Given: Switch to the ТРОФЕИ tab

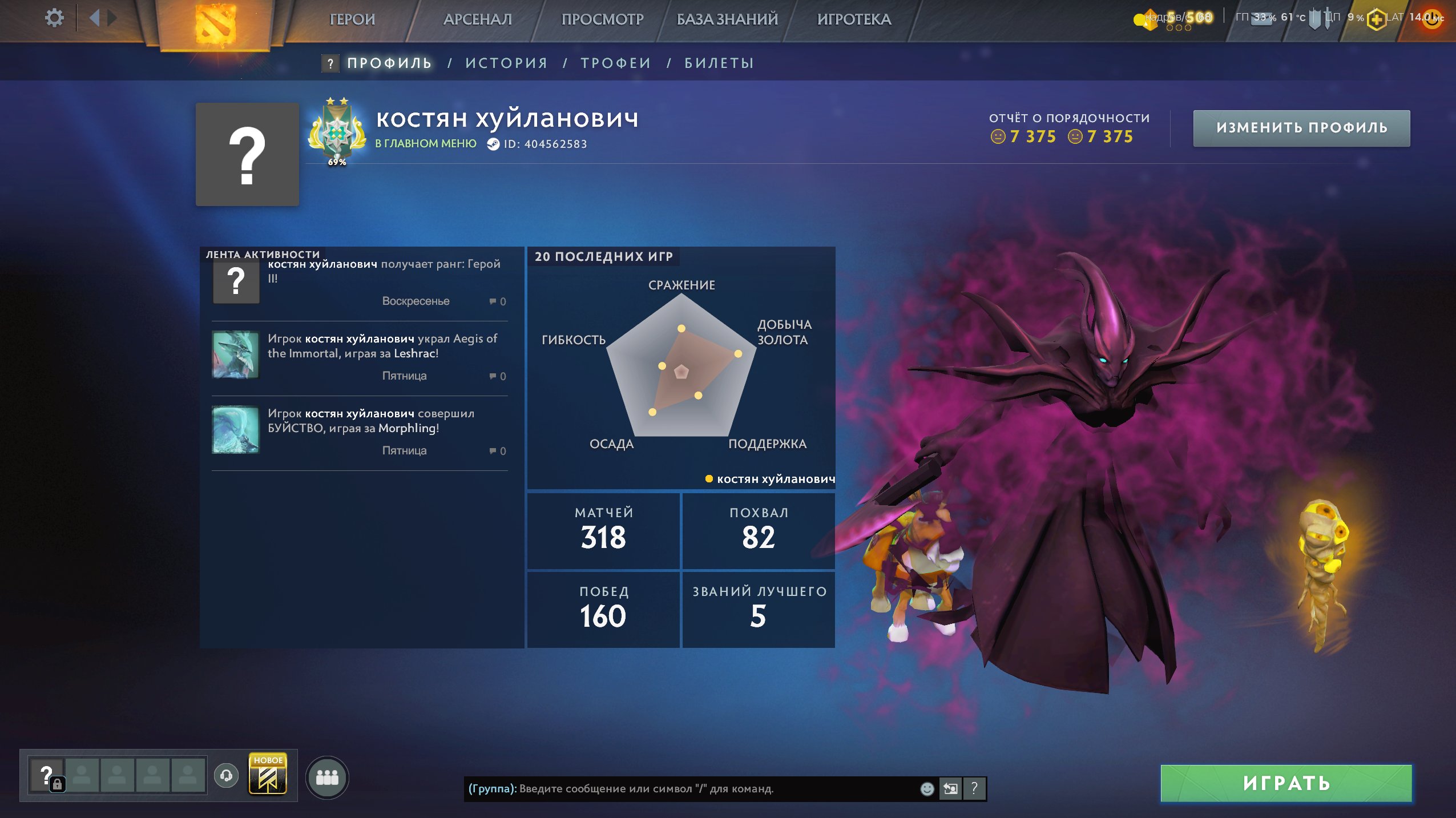Looking at the screenshot, I should click(614, 63).
